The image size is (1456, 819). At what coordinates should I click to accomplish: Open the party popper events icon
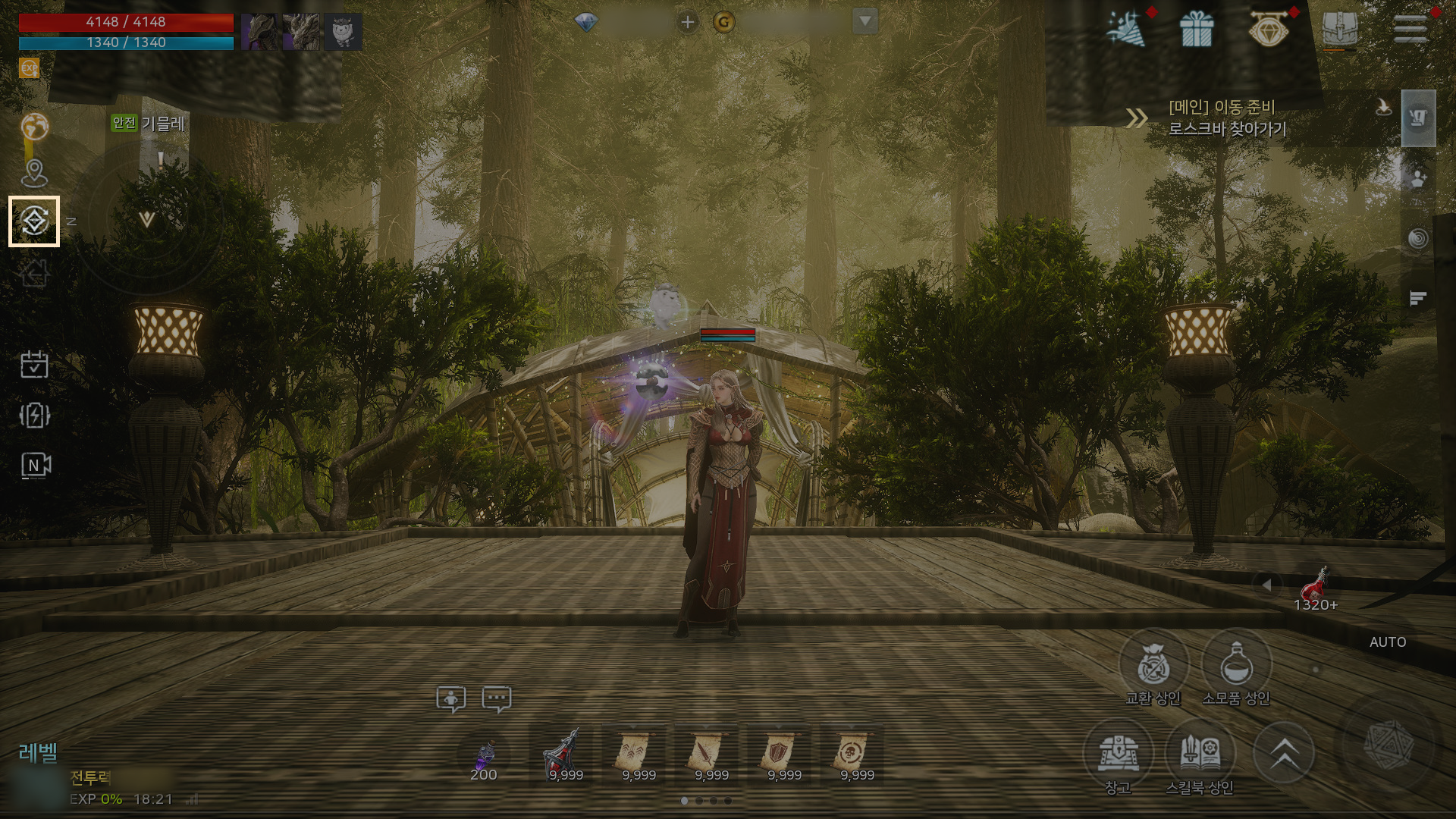click(x=1125, y=29)
